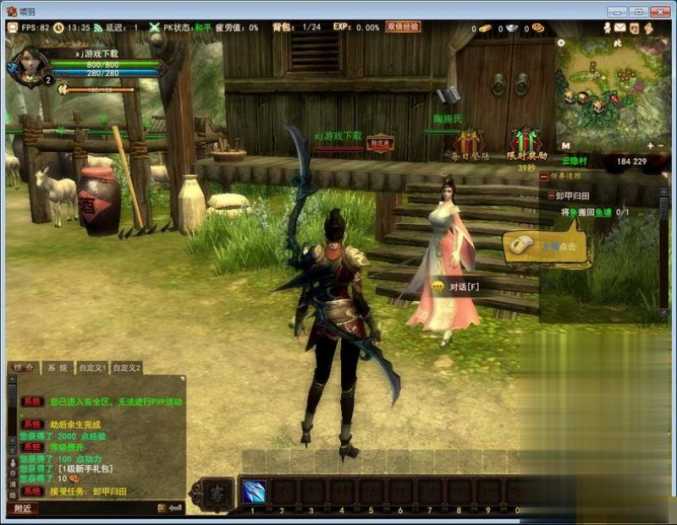This screenshot has width=677, height=525.
Task: Open the 限时奖励 timed reward gift
Action: coord(524,143)
